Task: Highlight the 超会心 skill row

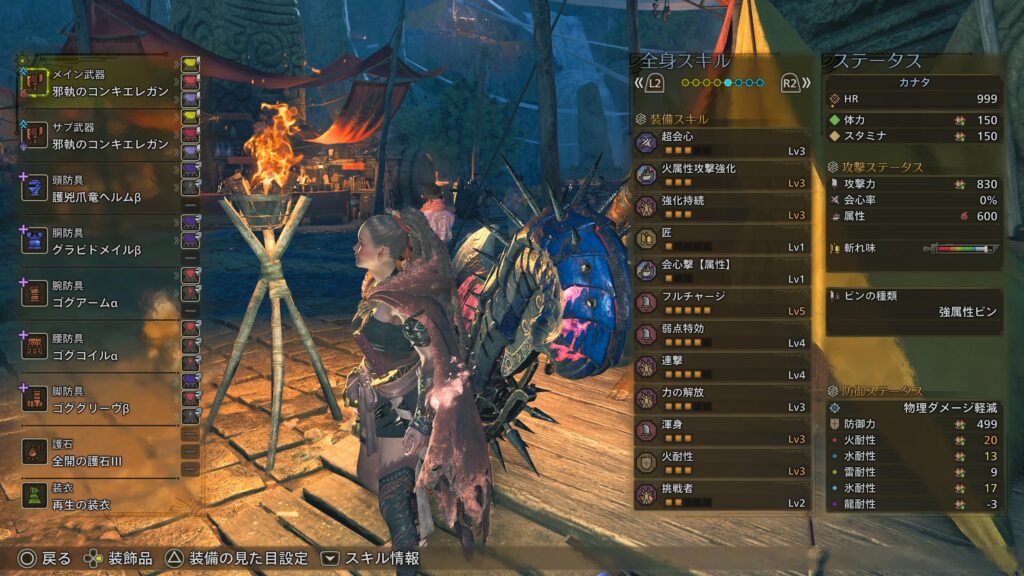Action: click(x=722, y=143)
